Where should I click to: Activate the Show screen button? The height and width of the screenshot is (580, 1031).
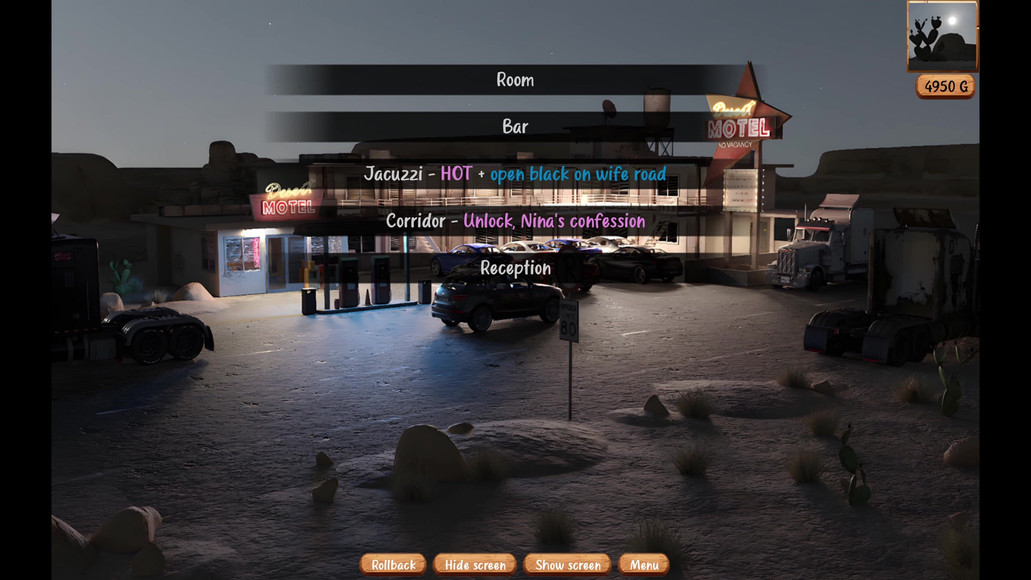pyautogui.click(x=567, y=565)
